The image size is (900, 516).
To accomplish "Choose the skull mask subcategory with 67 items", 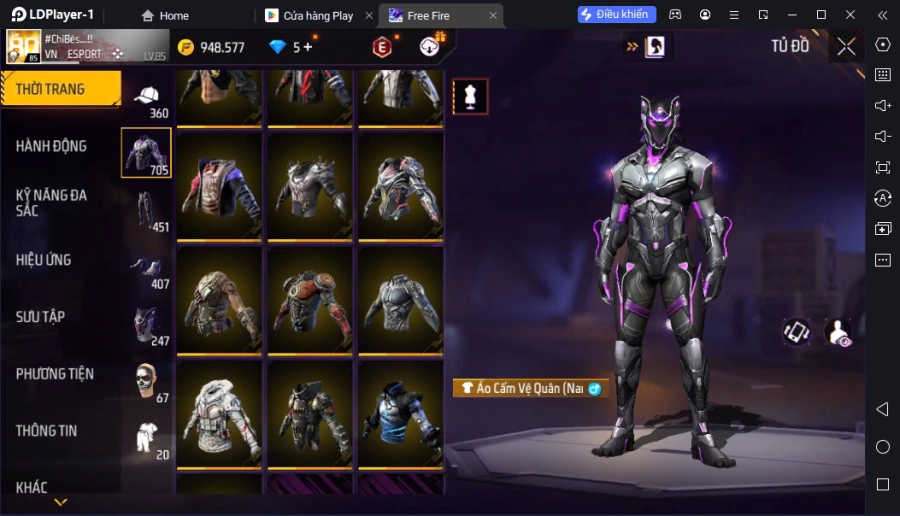I will (x=147, y=382).
